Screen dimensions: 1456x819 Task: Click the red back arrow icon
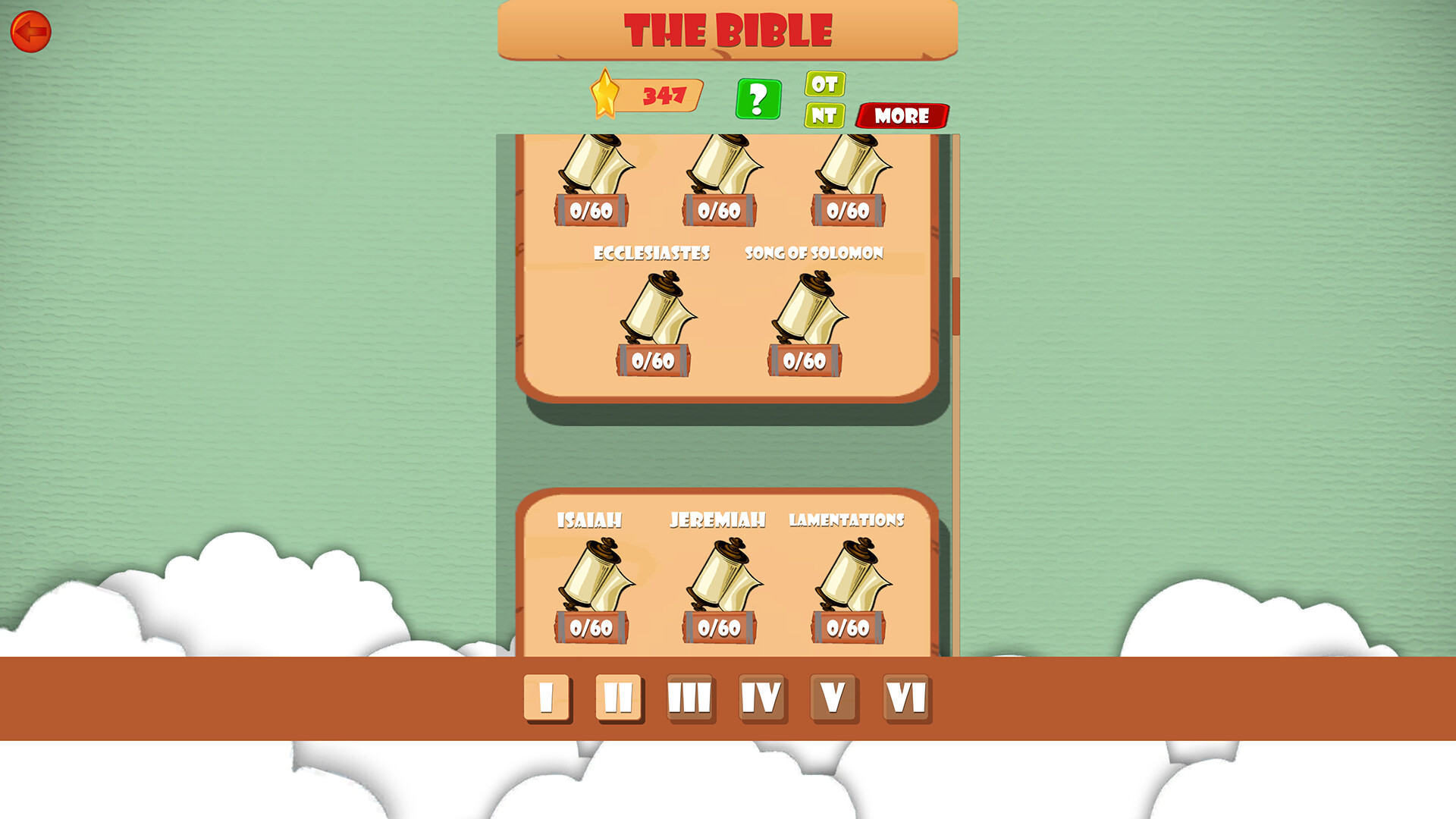click(x=30, y=30)
